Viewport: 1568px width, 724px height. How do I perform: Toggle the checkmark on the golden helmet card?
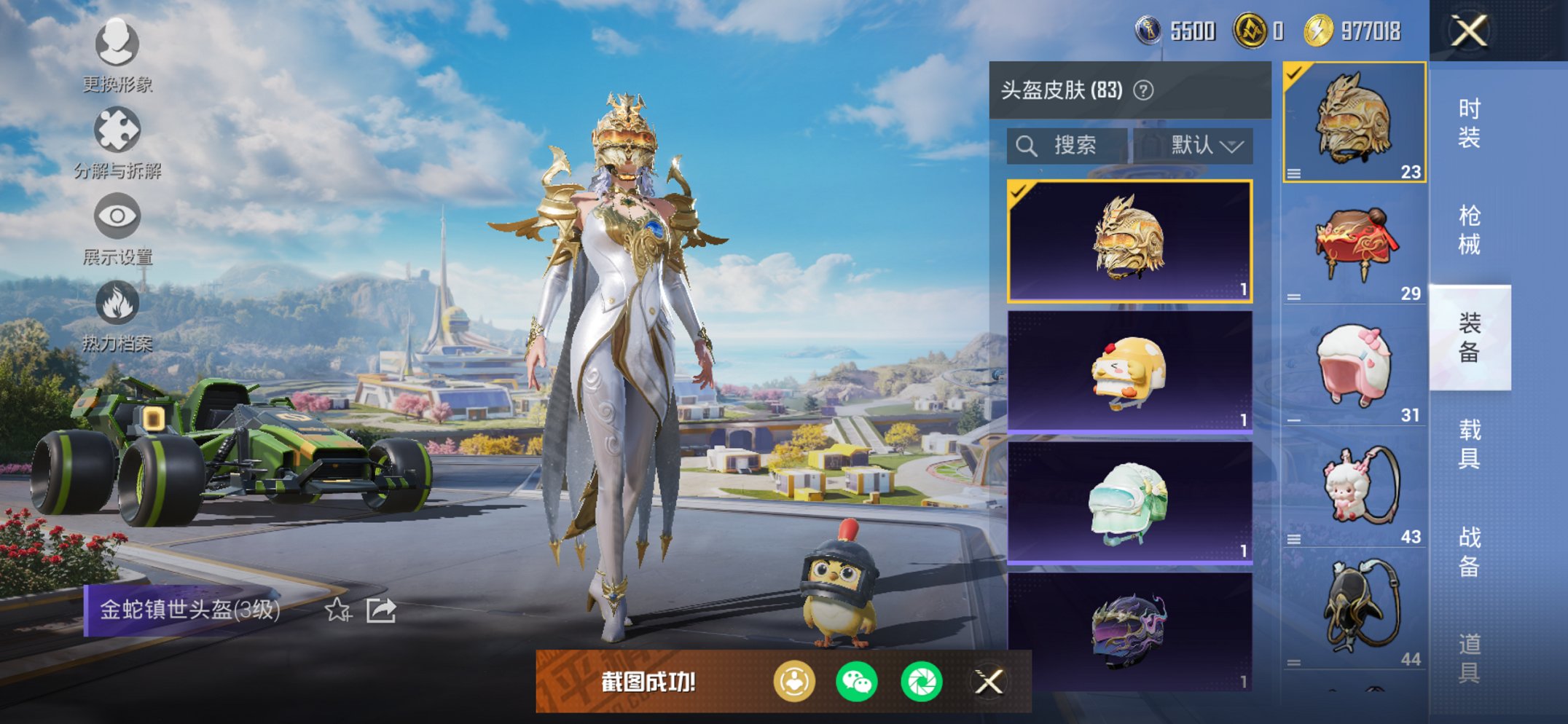point(1020,191)
